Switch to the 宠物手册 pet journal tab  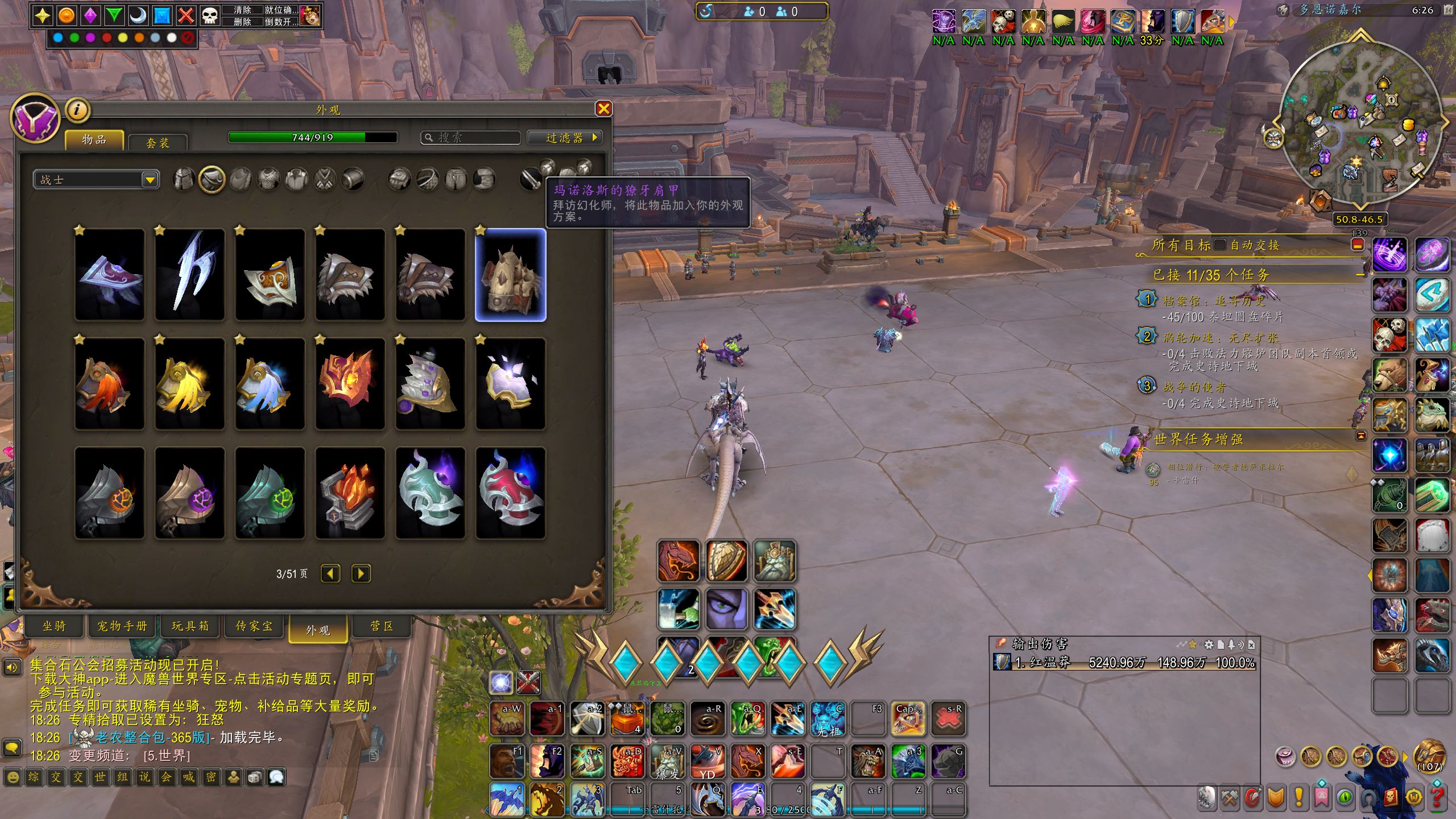[122, 626]
